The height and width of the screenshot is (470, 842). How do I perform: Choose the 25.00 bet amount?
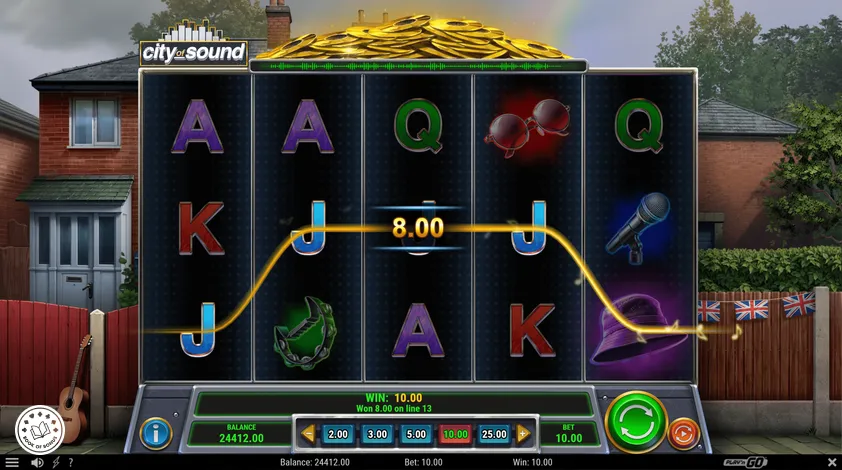pyautogui.click(x=494, y=434)
